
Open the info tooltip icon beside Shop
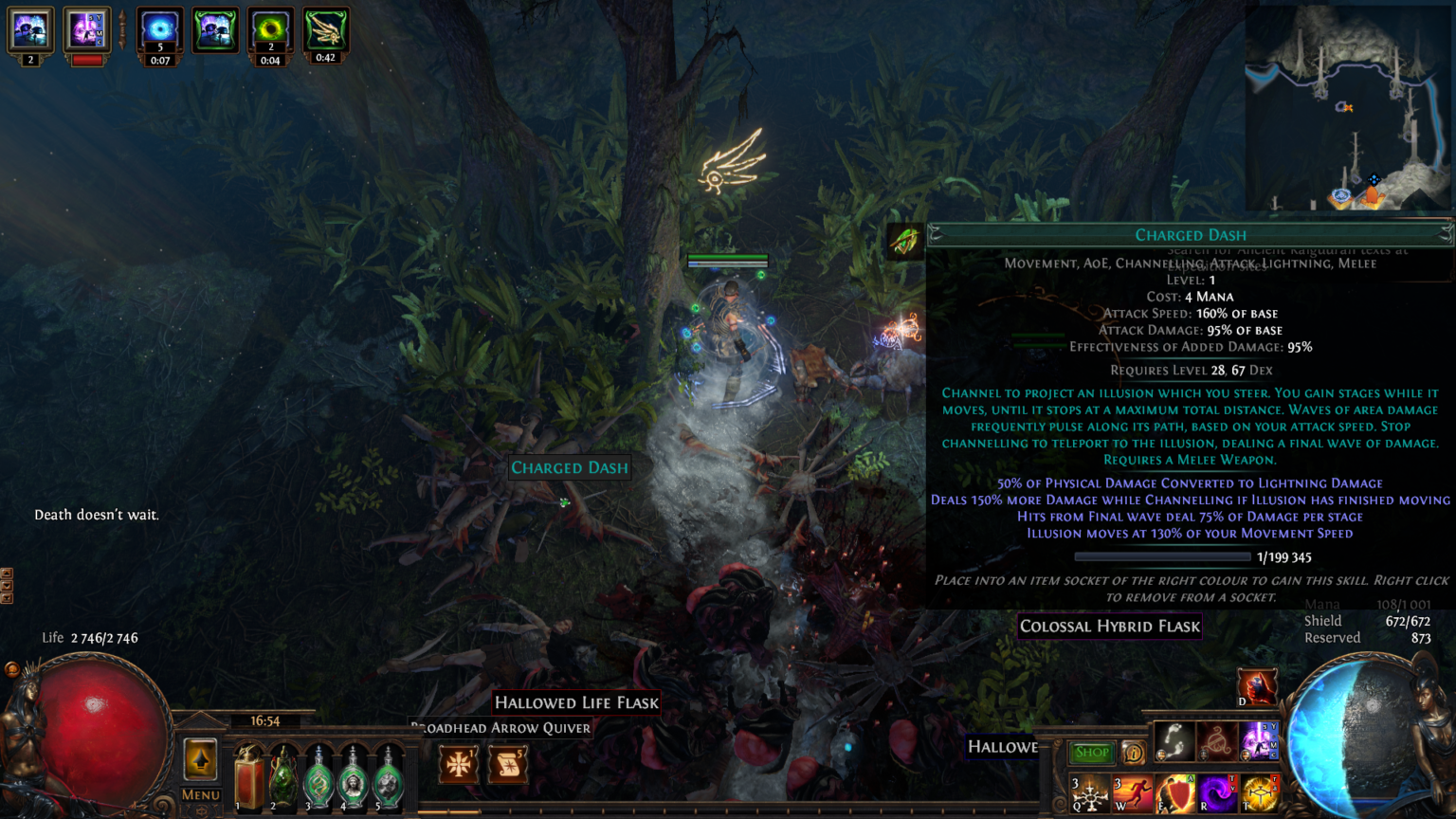[1134, 752]
